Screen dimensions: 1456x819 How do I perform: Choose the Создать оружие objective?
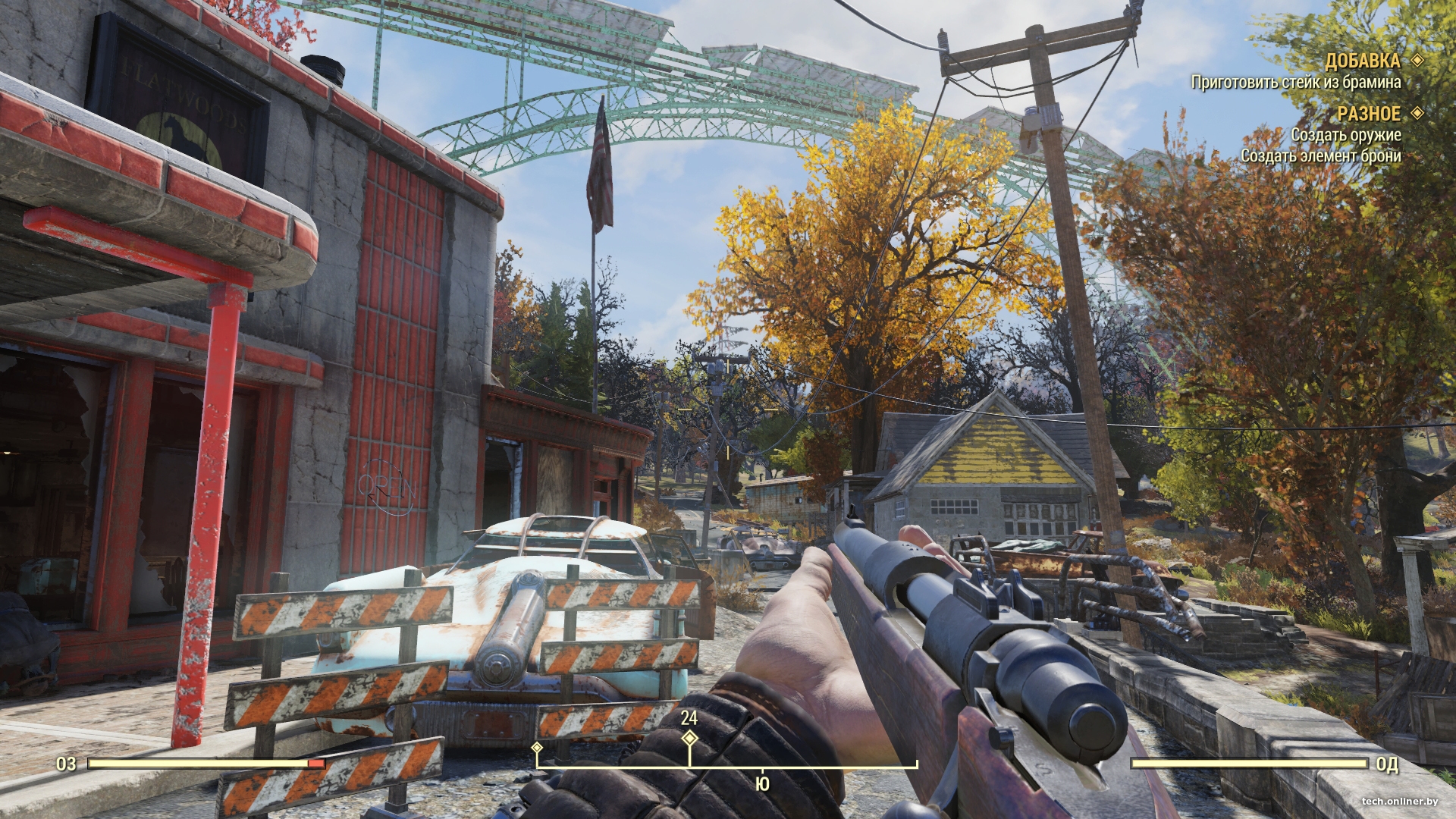(x=1345, y=135)
